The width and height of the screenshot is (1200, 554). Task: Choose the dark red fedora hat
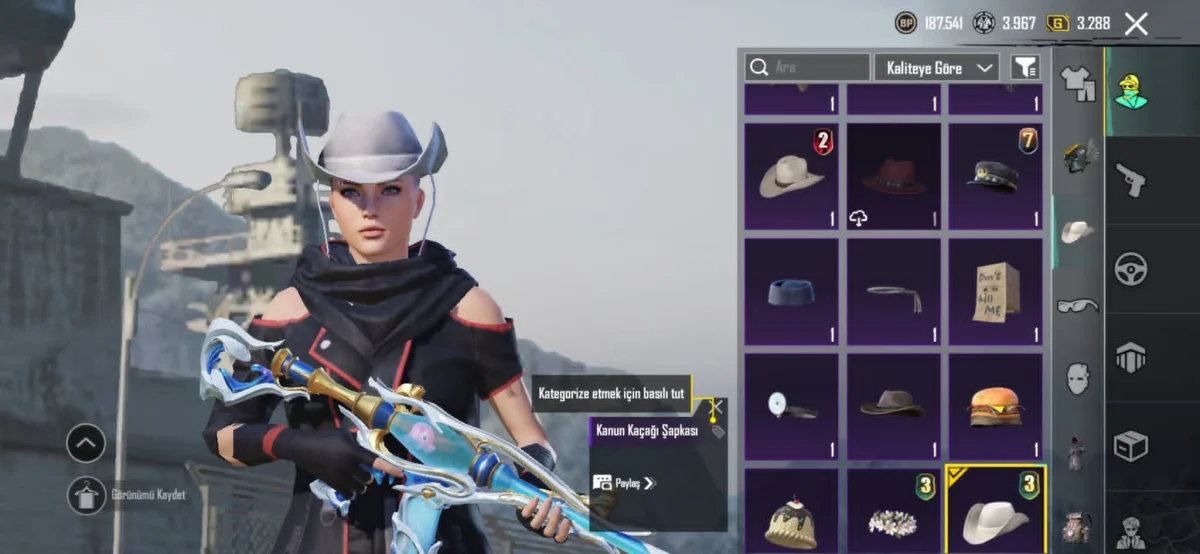point(893,176)
